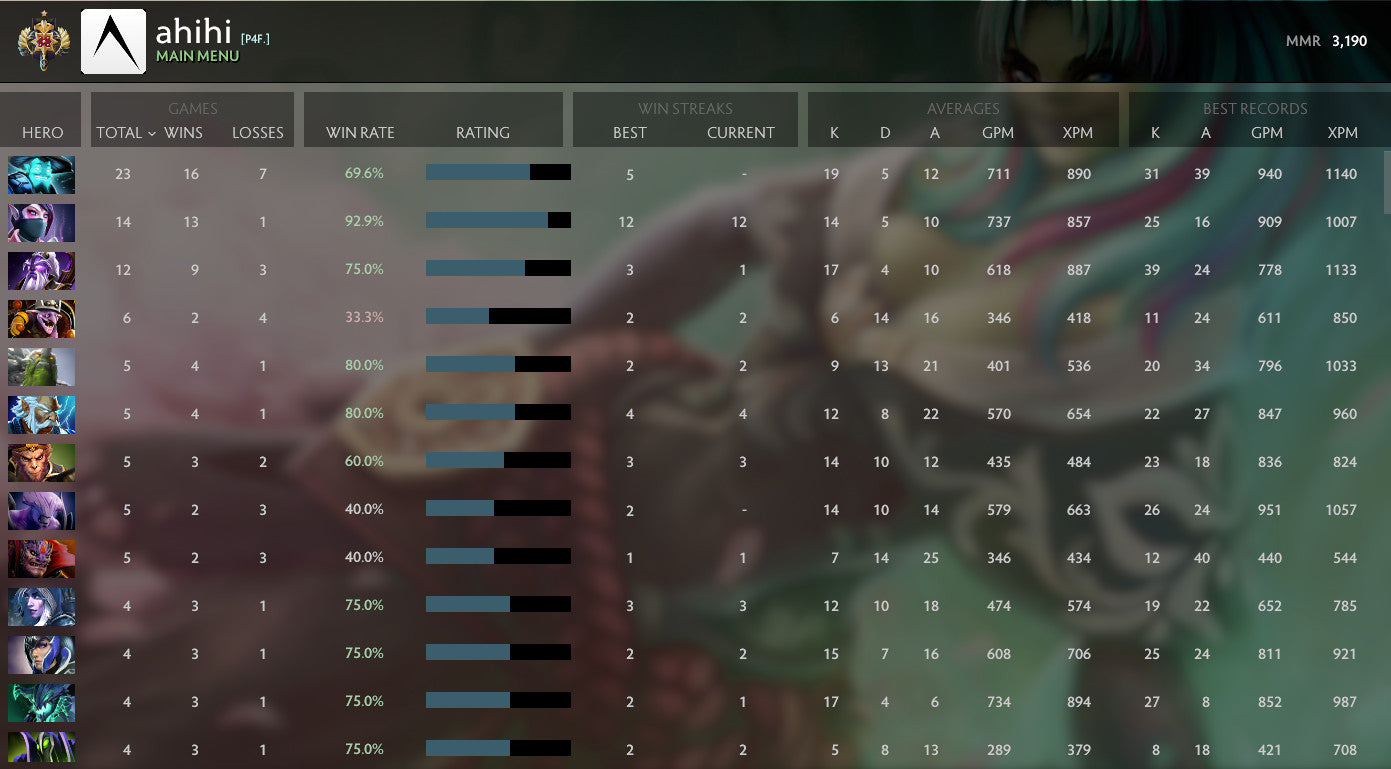Sort by GPM under AVERAGES
1391x769 pixels.
(998, 132)
